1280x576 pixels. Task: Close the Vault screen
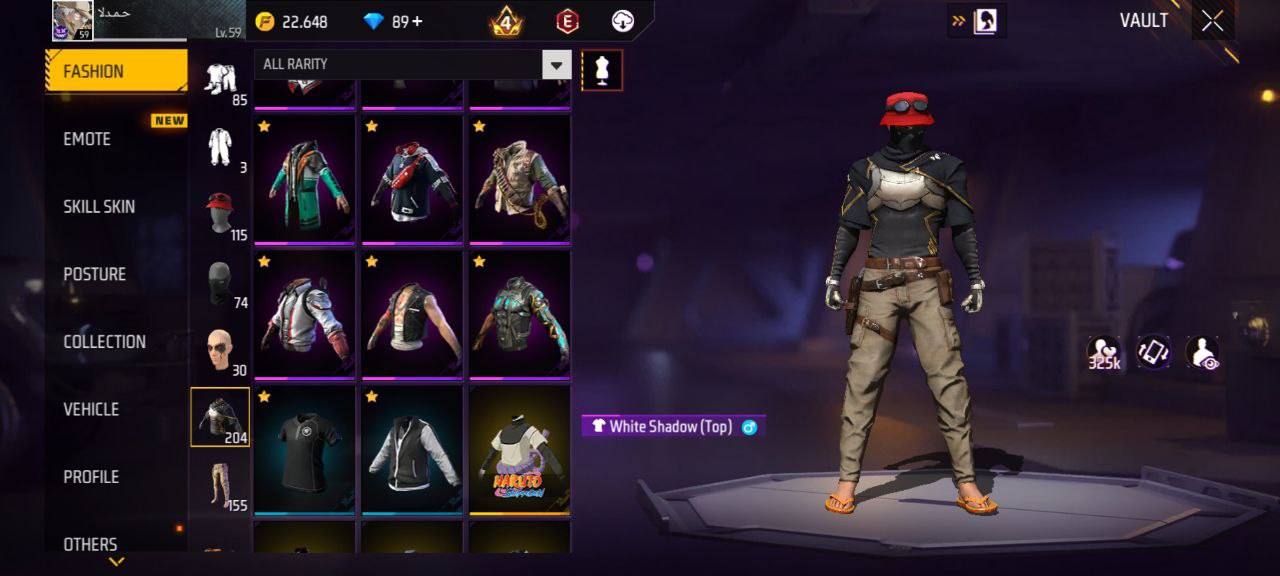tap(1212, 21)
